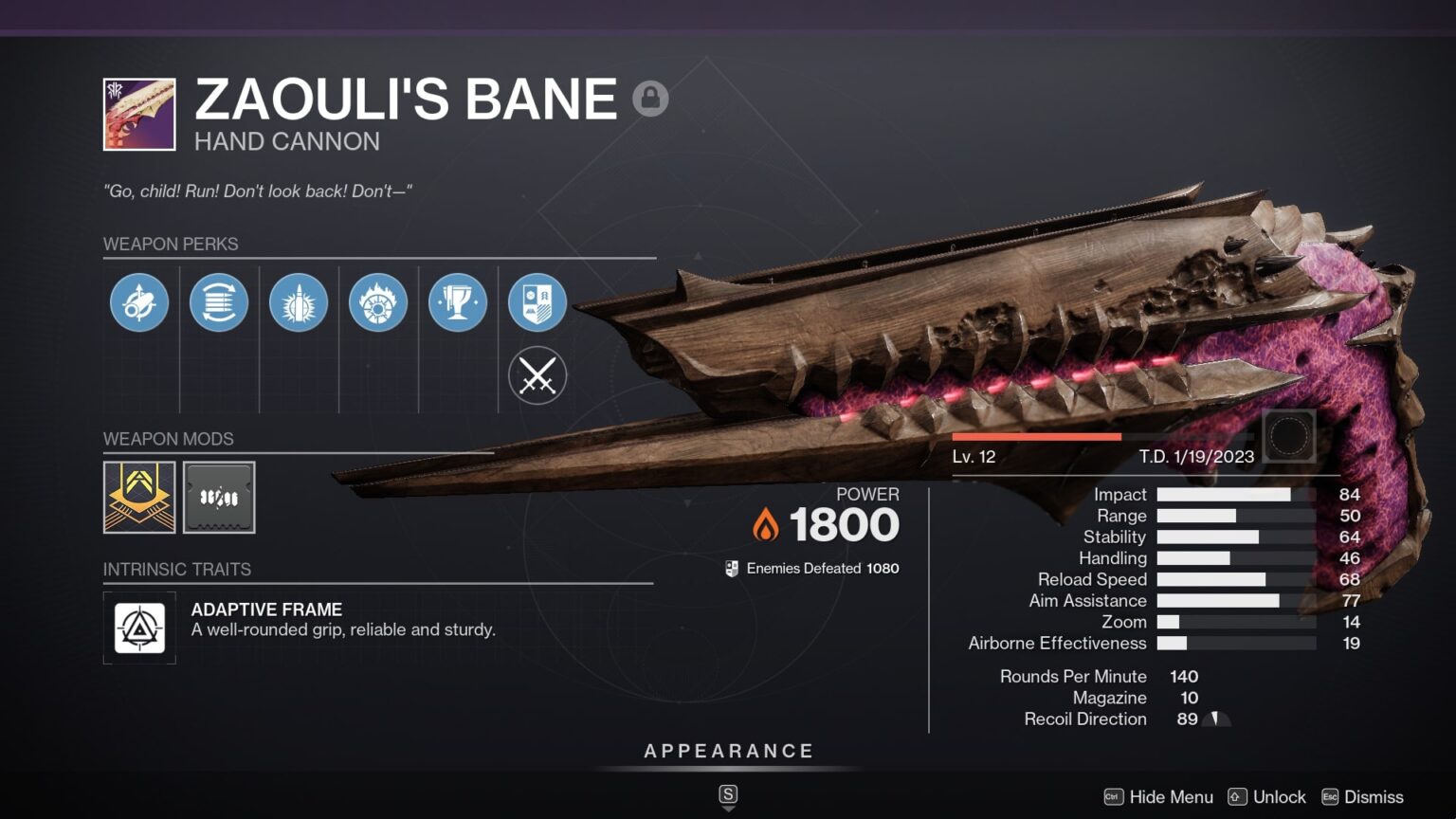Open the Explosive Payload trait perk
This screenshot has height=819, width=1456.
299,301
